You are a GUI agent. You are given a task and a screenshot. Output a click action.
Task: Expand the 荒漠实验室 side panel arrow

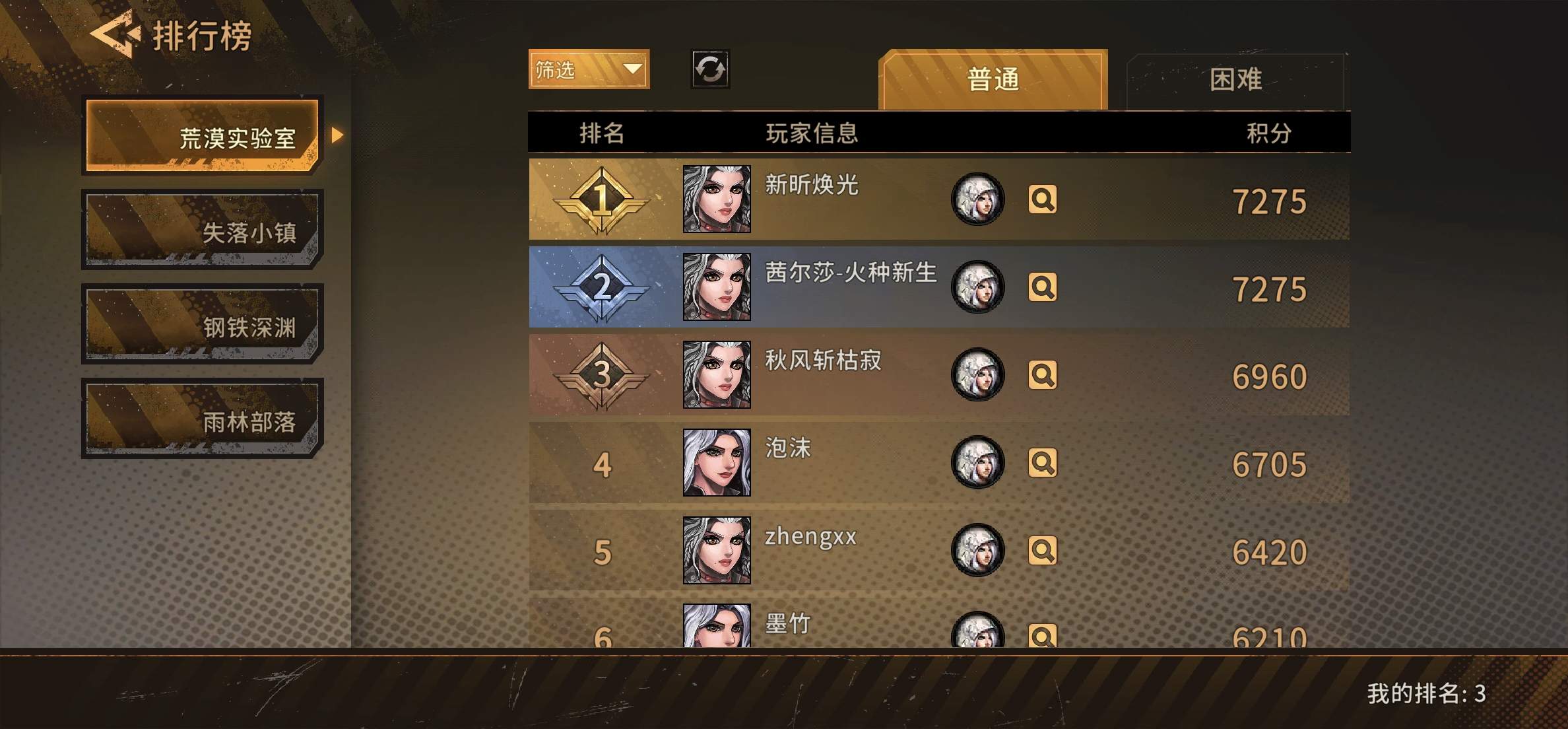click(338, 135)
